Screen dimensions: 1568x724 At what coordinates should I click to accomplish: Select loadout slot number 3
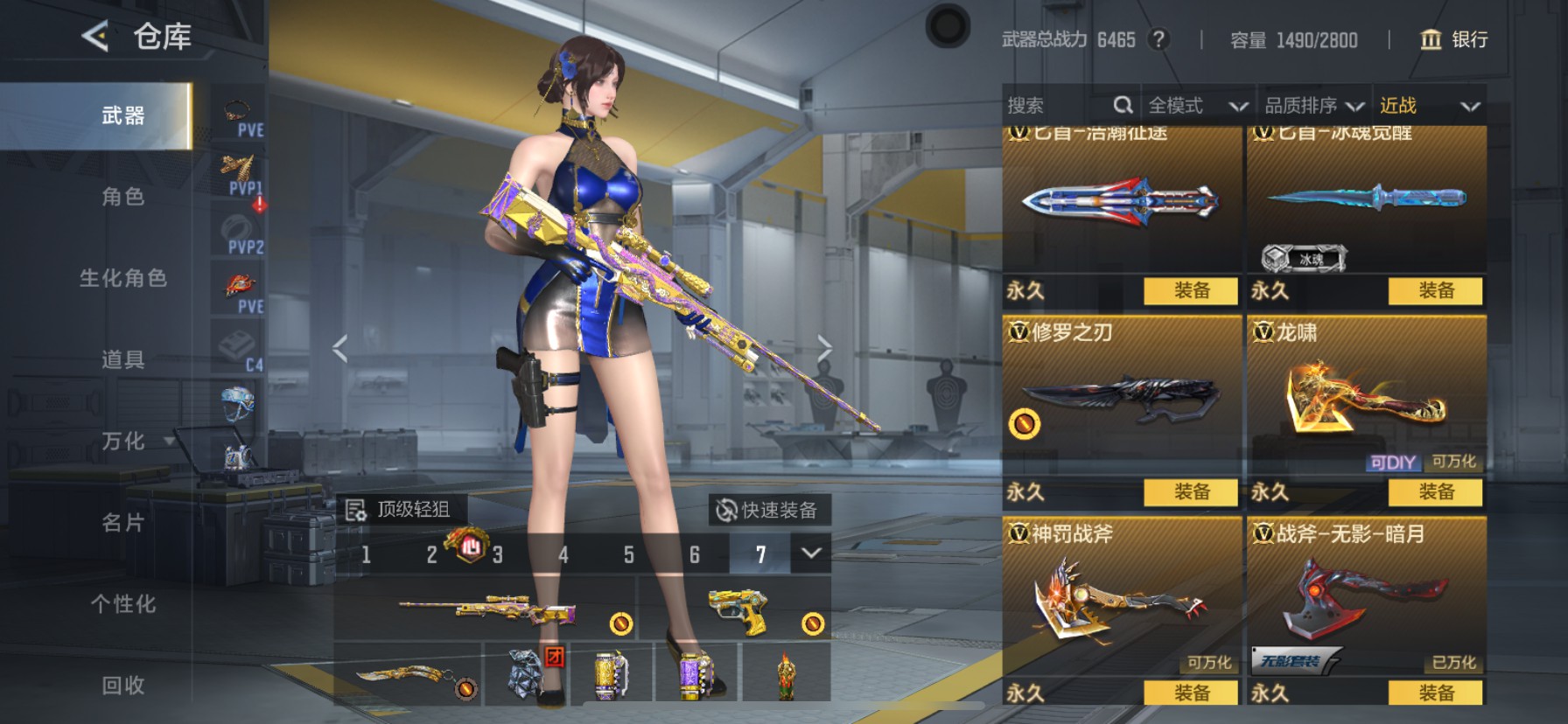(497, 554)
